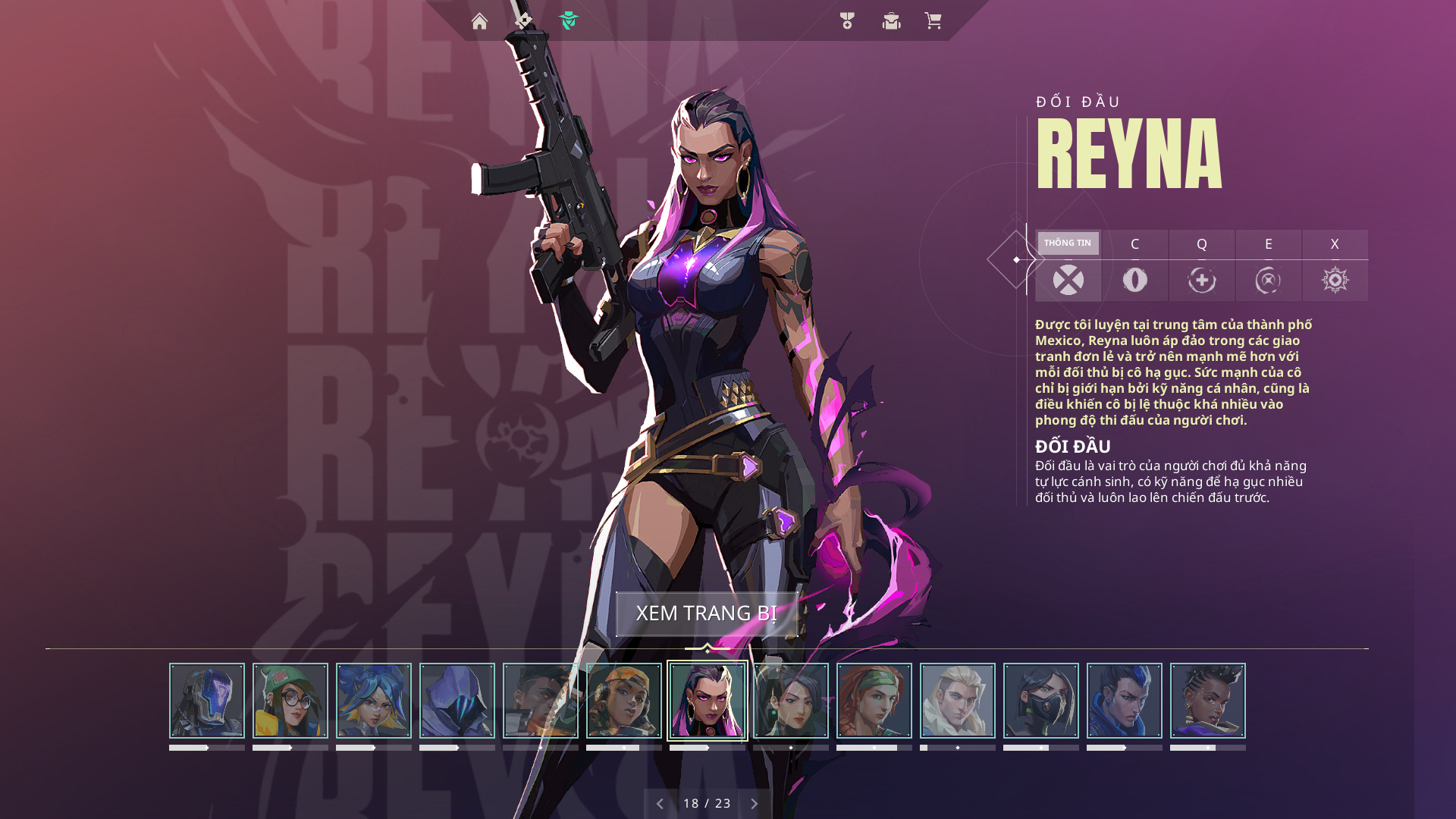This screenshot has height=819, width=1456.
Task: Choose the masked Viper portrait
Action: (x=1041, y=701)
